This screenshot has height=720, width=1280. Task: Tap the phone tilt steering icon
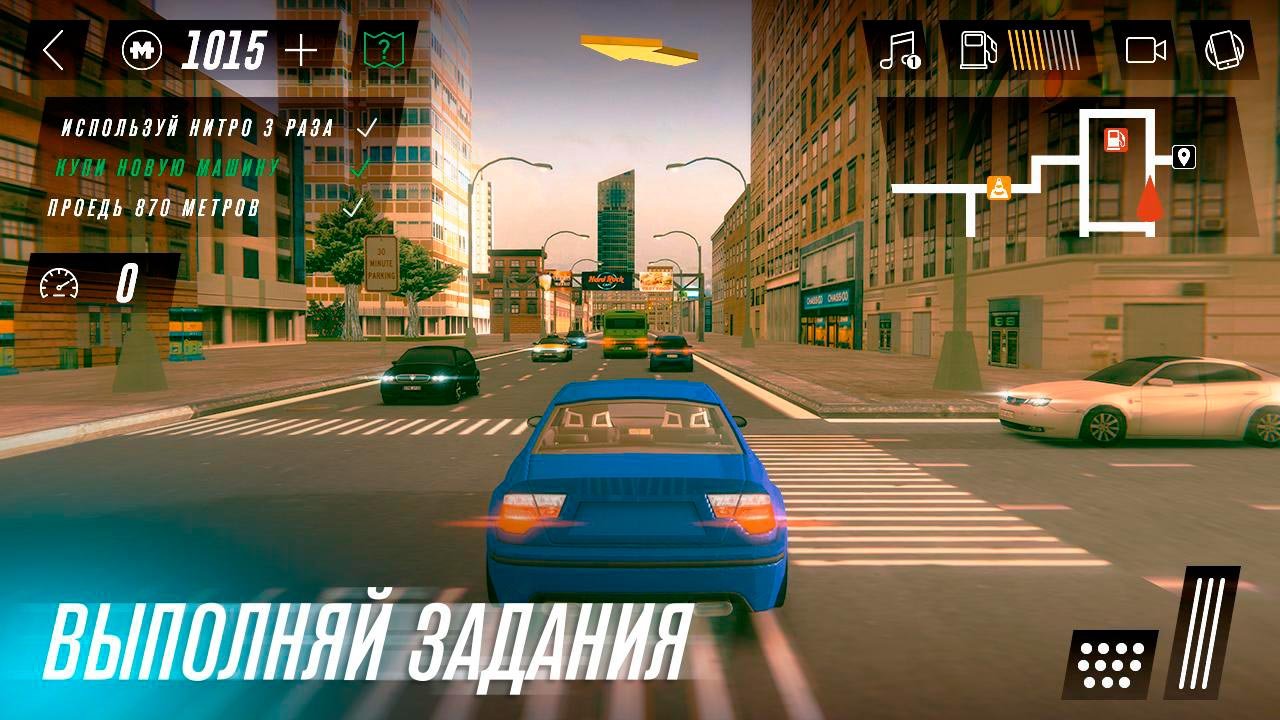coord(1223,50)
